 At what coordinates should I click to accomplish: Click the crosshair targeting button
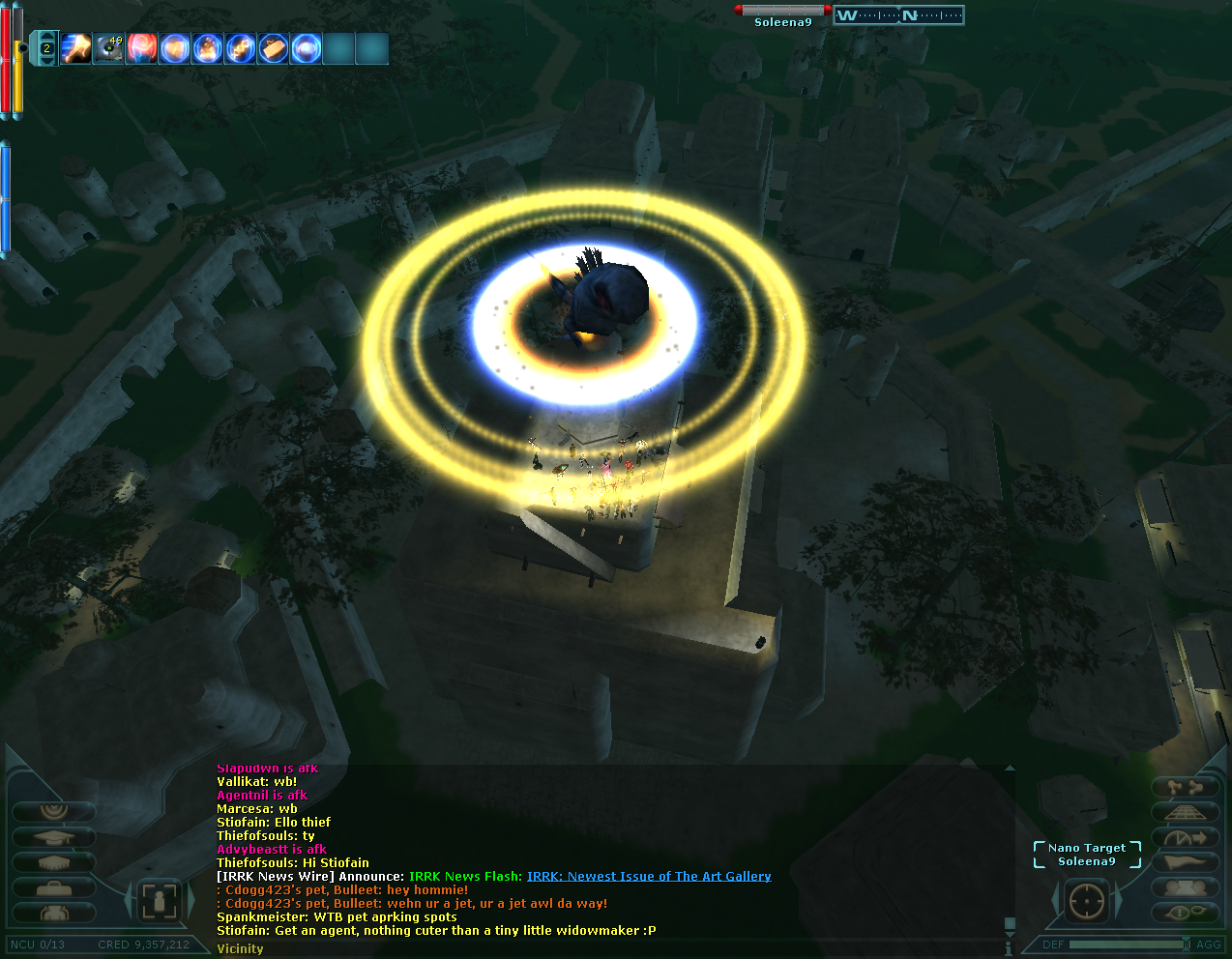click(x=1086, y=901)
